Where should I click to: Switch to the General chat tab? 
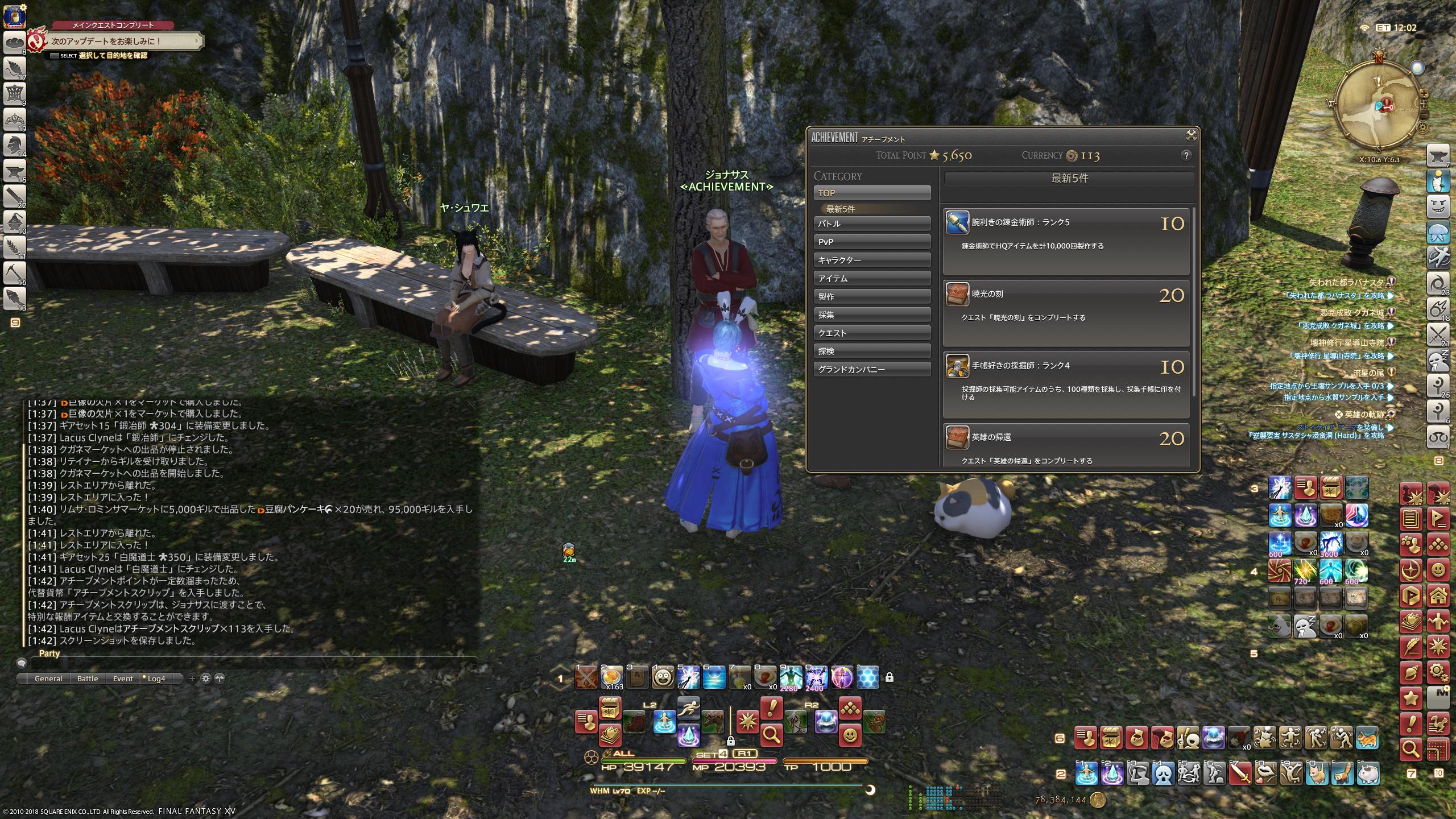tap(48, 679)
